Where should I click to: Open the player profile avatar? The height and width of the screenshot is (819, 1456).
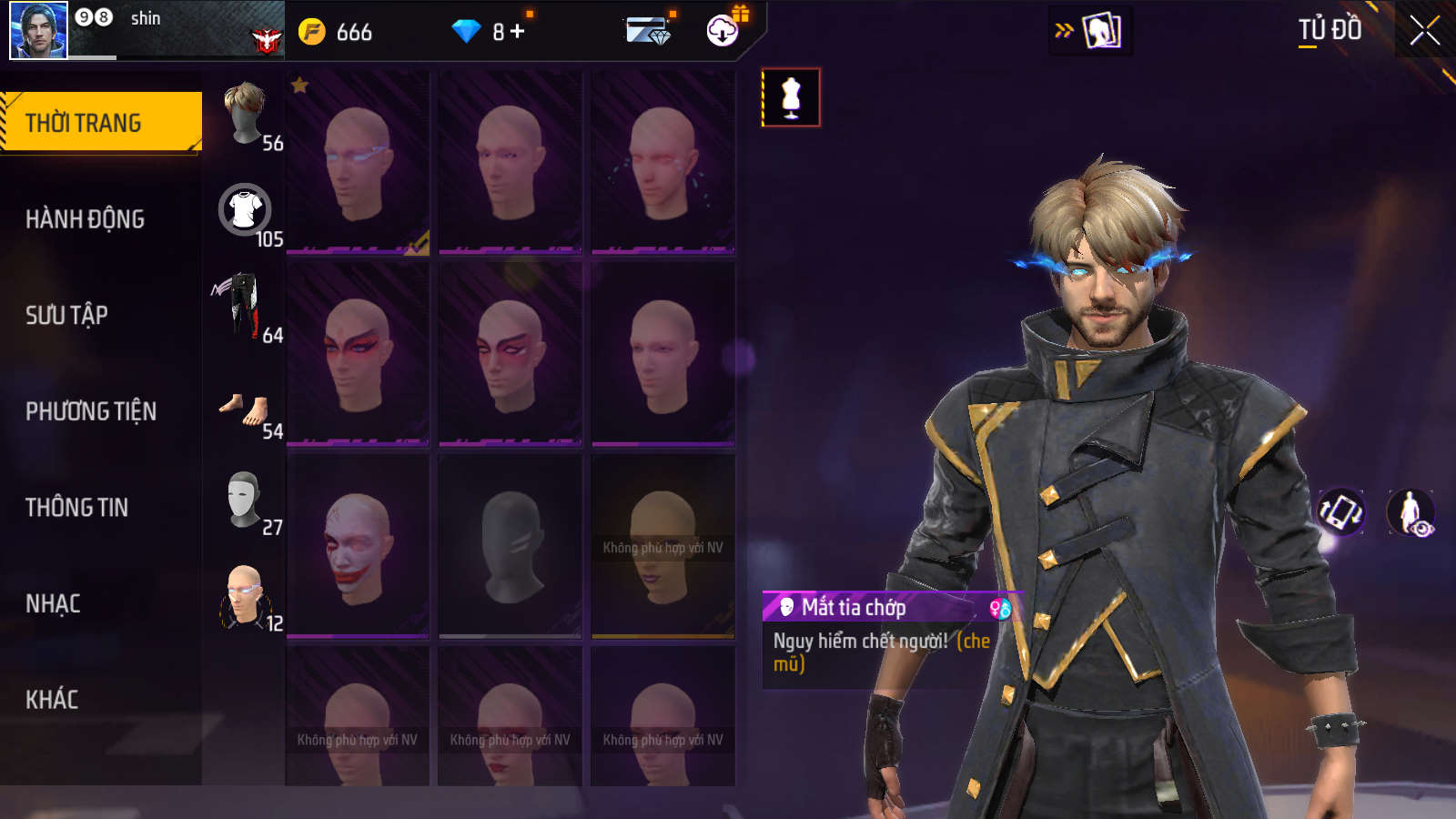click(38, 30)
